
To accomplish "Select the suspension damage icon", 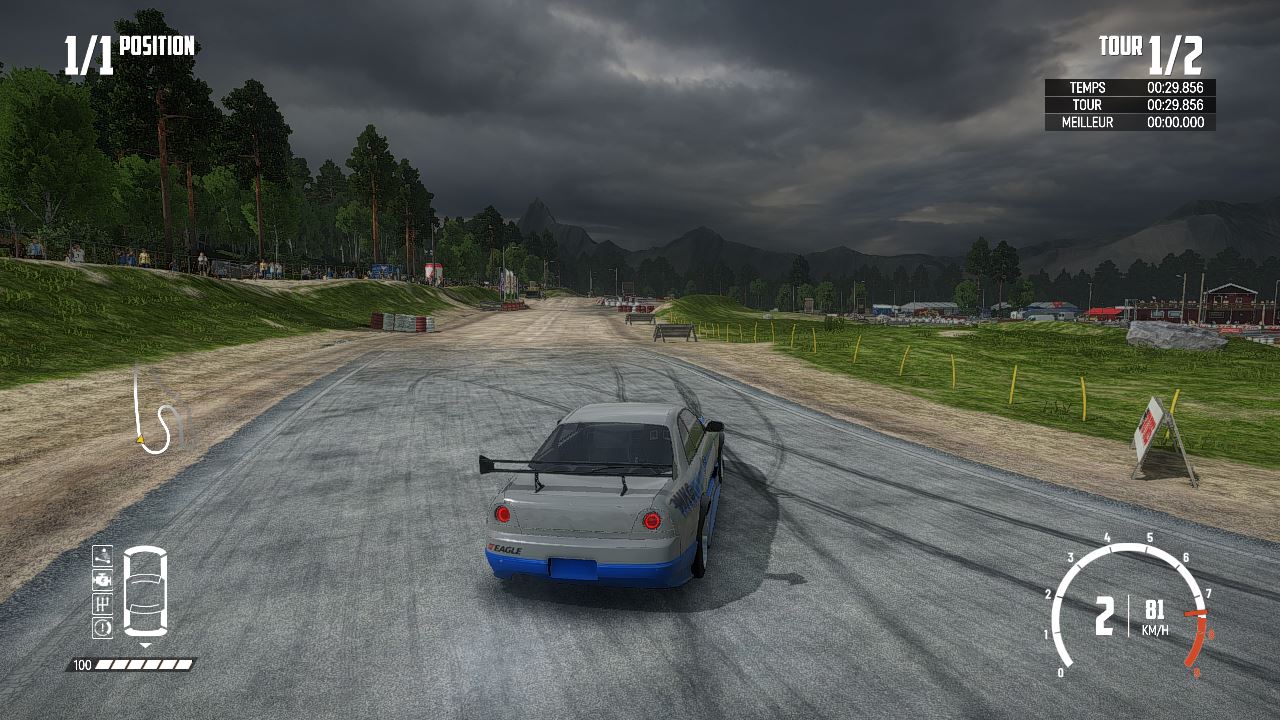I will (x=102, y=556).
